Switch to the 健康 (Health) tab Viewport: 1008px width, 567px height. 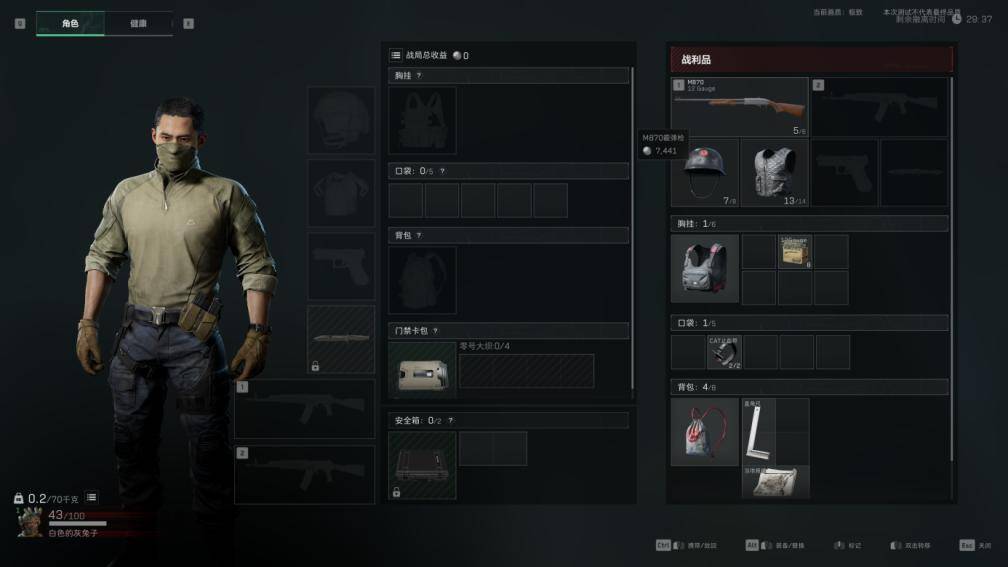point(138,23)
